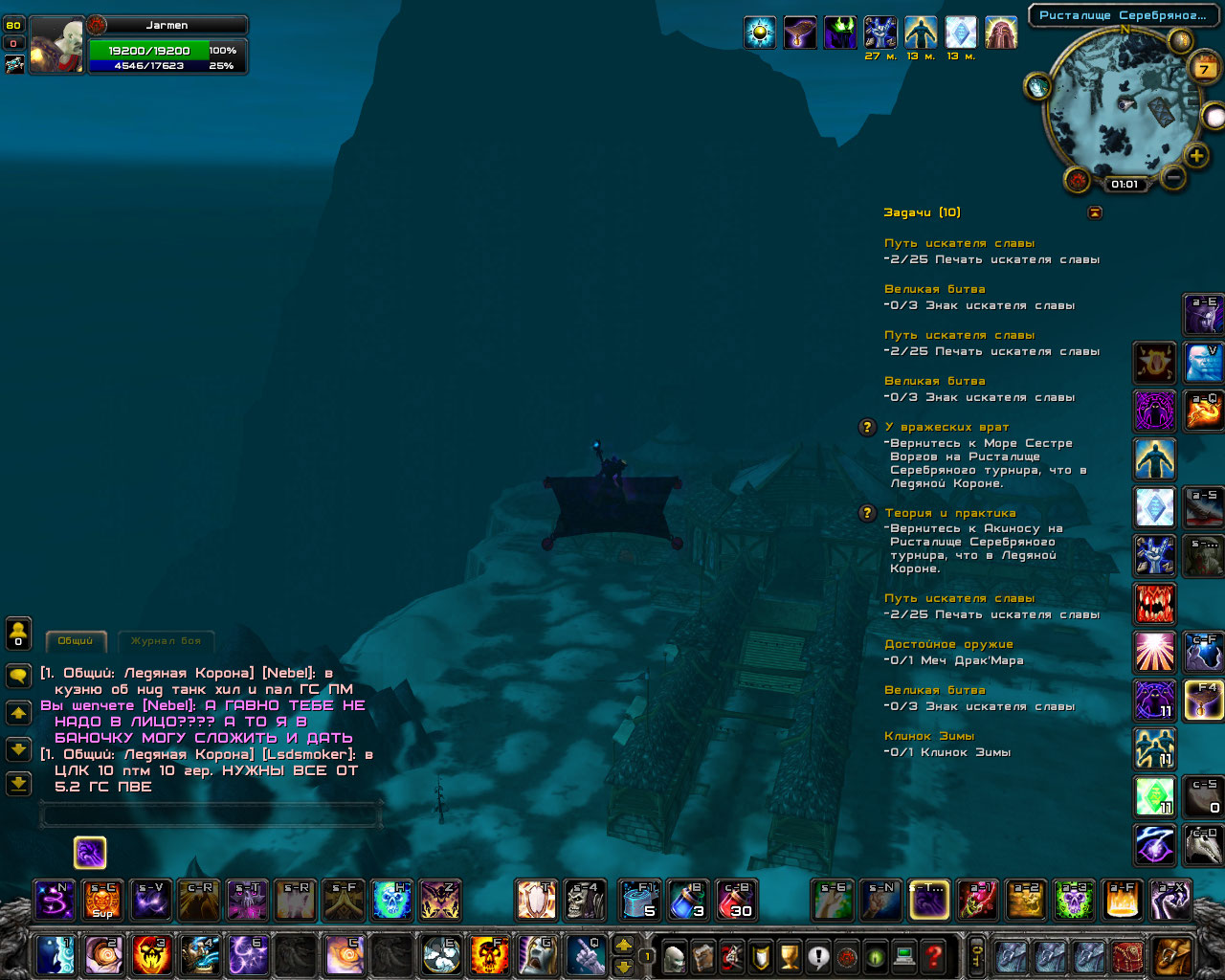Open the backpack bag slot

click(1173, 955)
